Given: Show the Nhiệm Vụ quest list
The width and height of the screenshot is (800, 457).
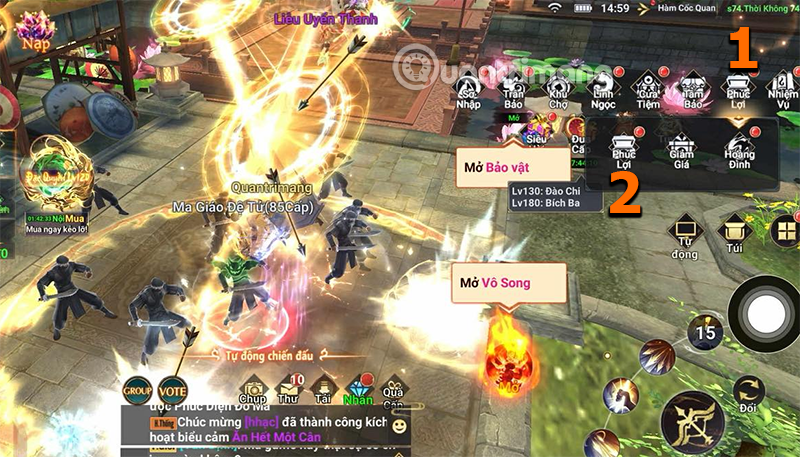Looking at the screenshot, I should coord(782,92).
